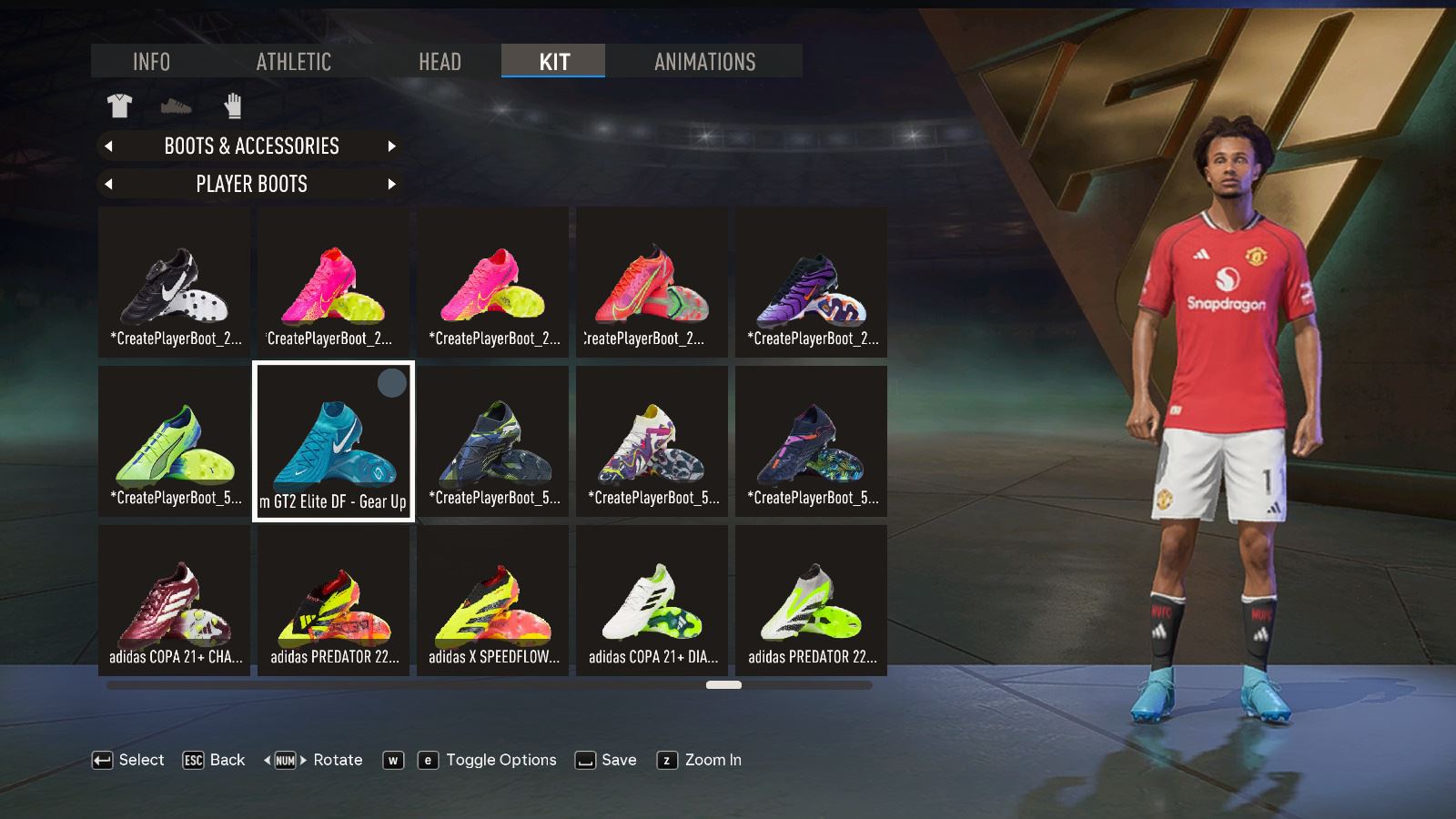
Task: Click the boot list horizontal scrollbar handle
Action: [723, 684]
